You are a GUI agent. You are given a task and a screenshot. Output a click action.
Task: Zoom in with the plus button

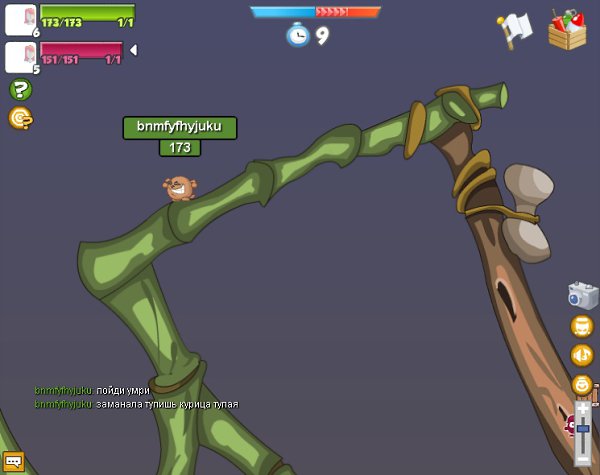[x=583, y=408]
